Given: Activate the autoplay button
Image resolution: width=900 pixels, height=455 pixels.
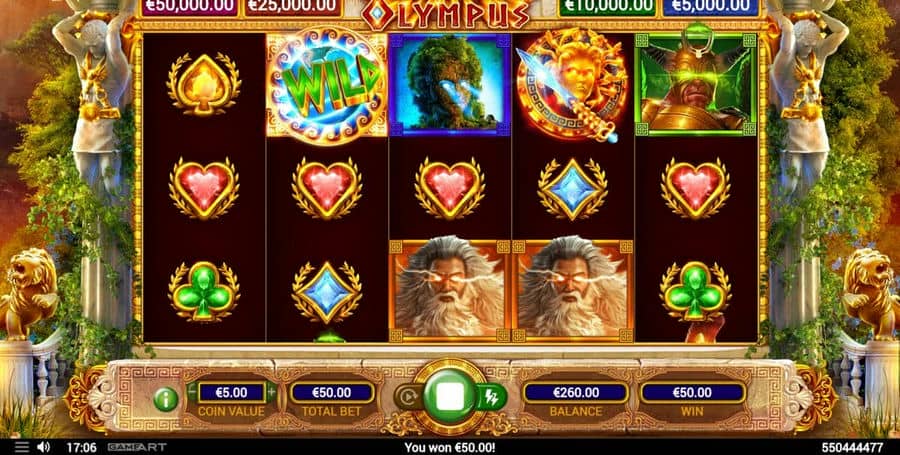Looking at the screenshot, I should pyautogui.click(x=407, y=397).
